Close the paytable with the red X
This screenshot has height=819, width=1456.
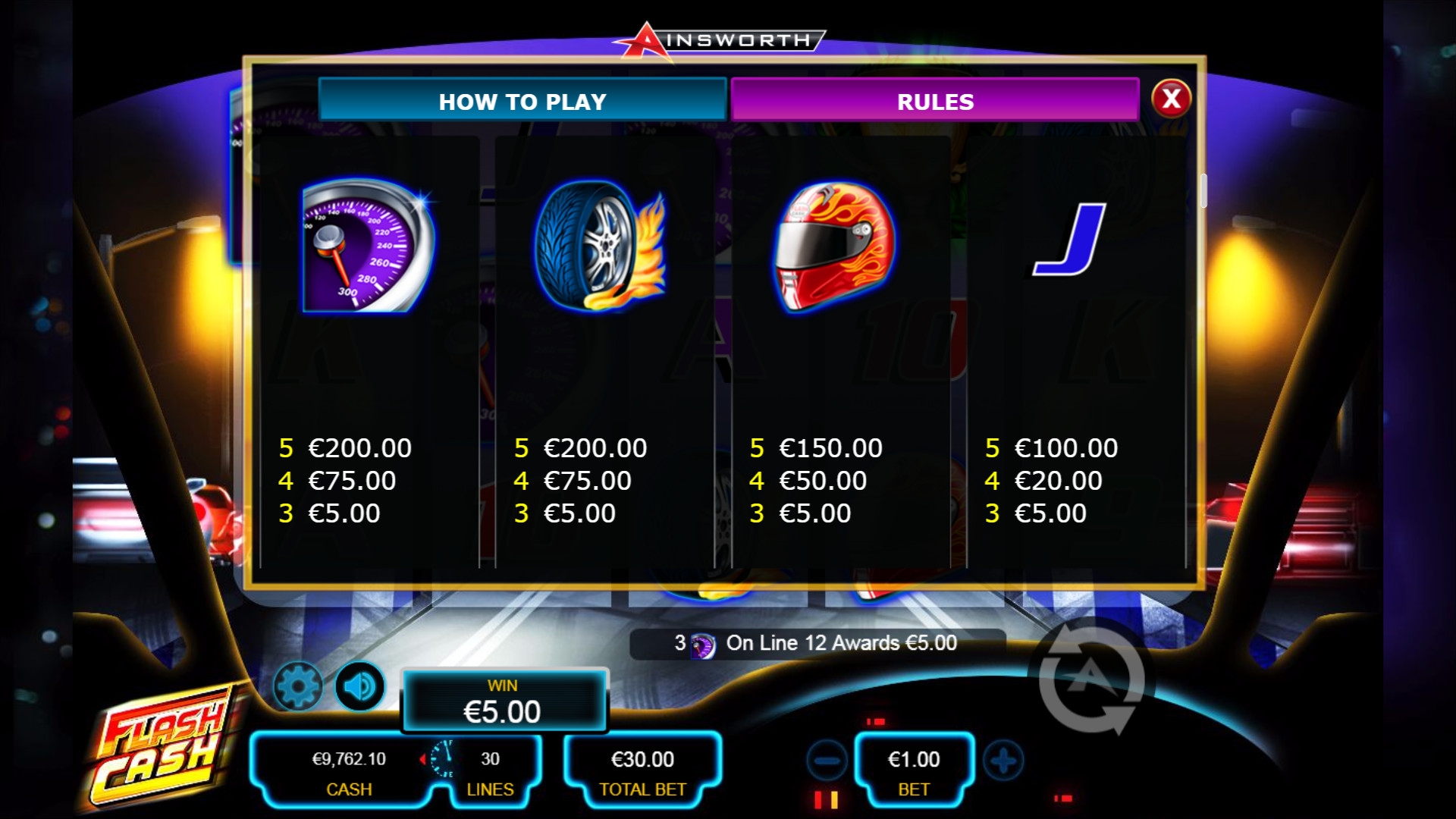(1171, 99)
